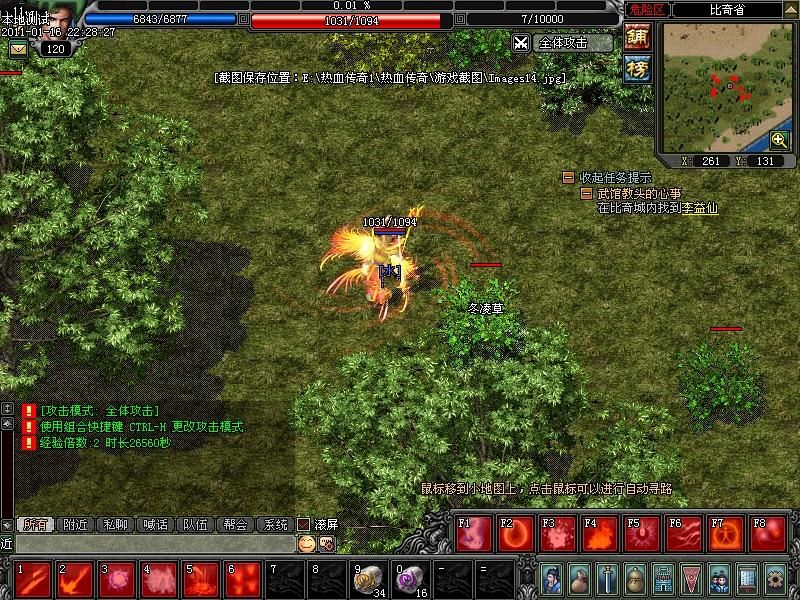Screen dimensions: 800x600
Task: Activate the F4 flame skill
Action: coord(600,535)
